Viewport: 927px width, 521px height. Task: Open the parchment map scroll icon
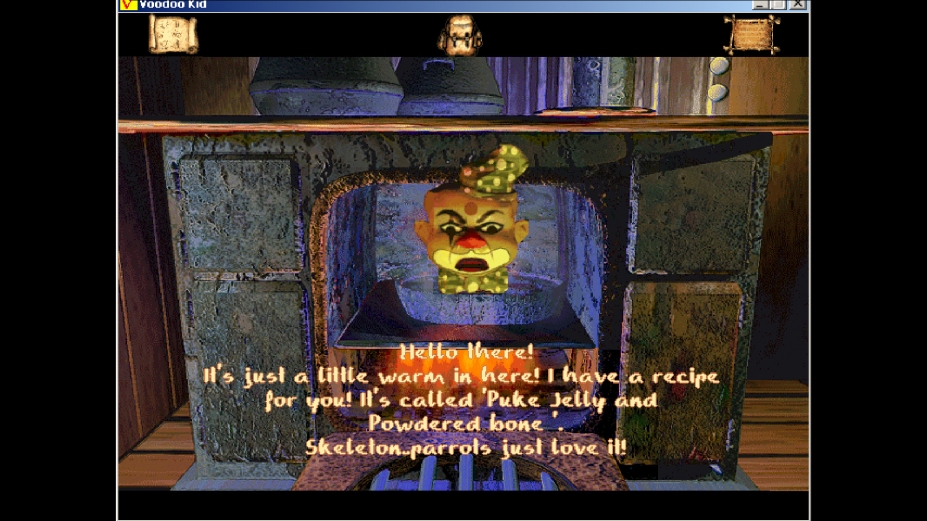point(173,34)
